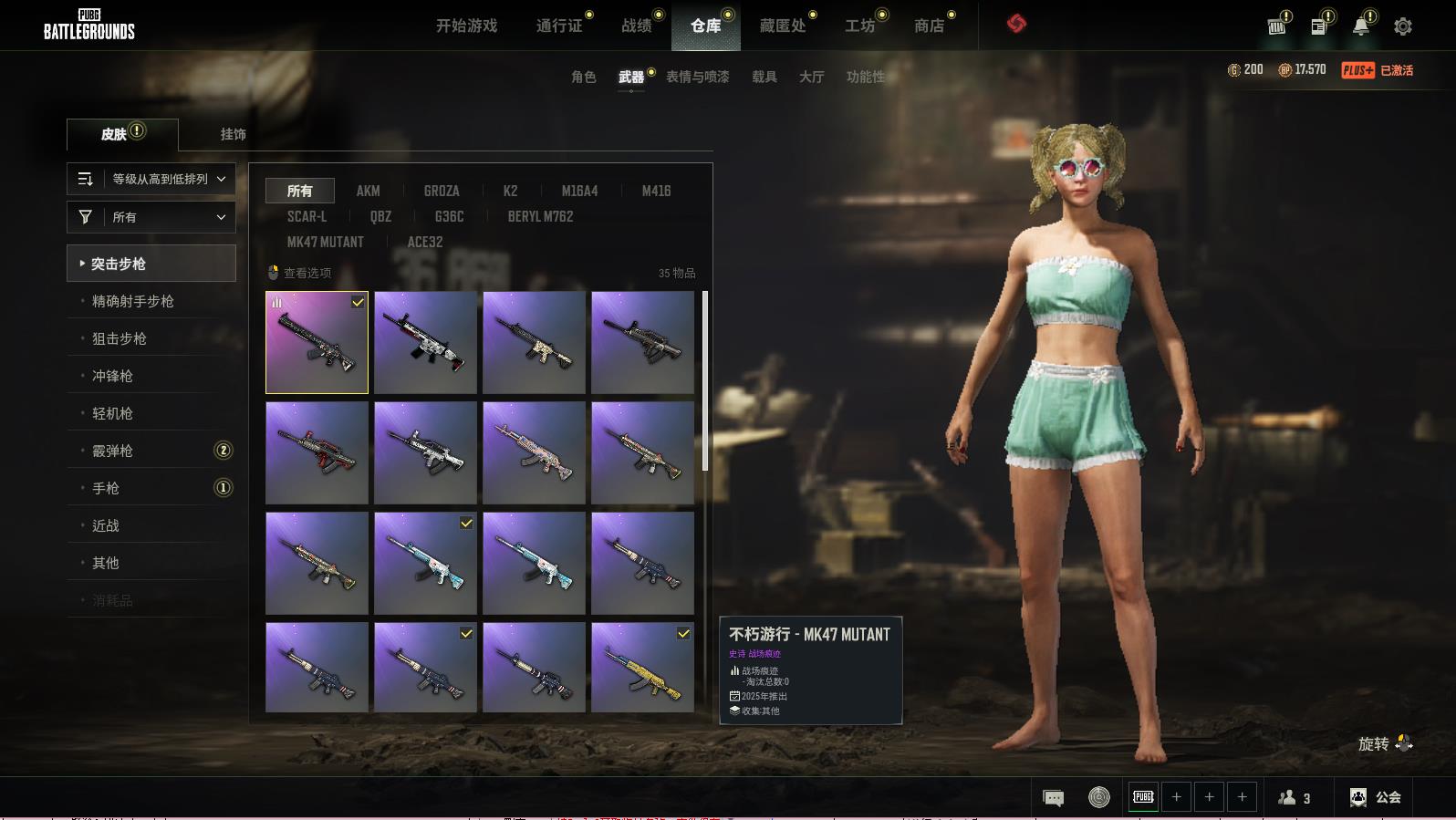Show the 霰弹枪 shotgun category
The image size is (1456, 820).
(x=112, y=451)
